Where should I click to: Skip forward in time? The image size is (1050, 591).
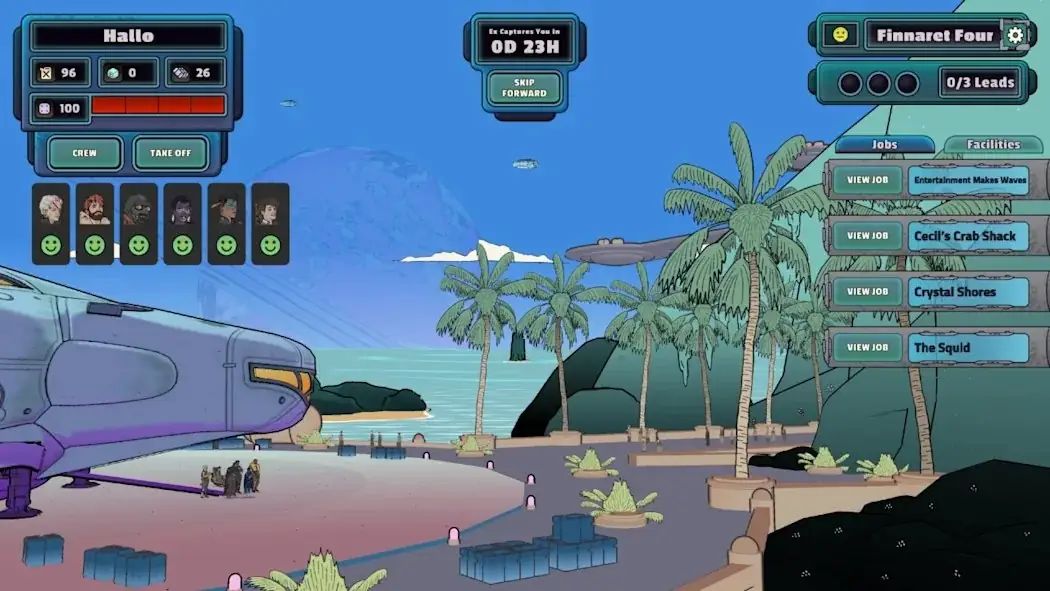[524, 88]
